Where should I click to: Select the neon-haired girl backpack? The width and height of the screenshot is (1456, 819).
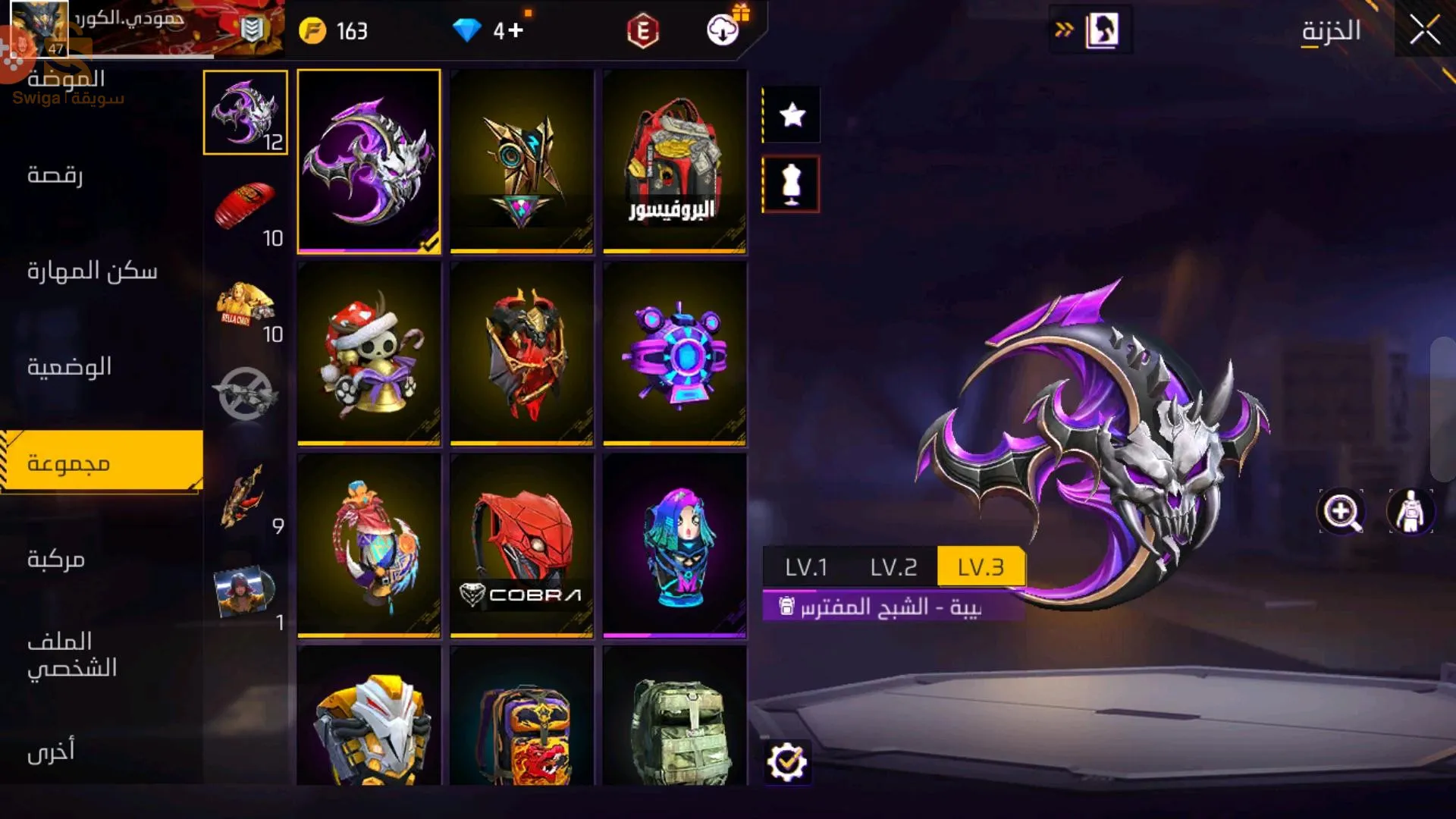(x=674, y=544)
